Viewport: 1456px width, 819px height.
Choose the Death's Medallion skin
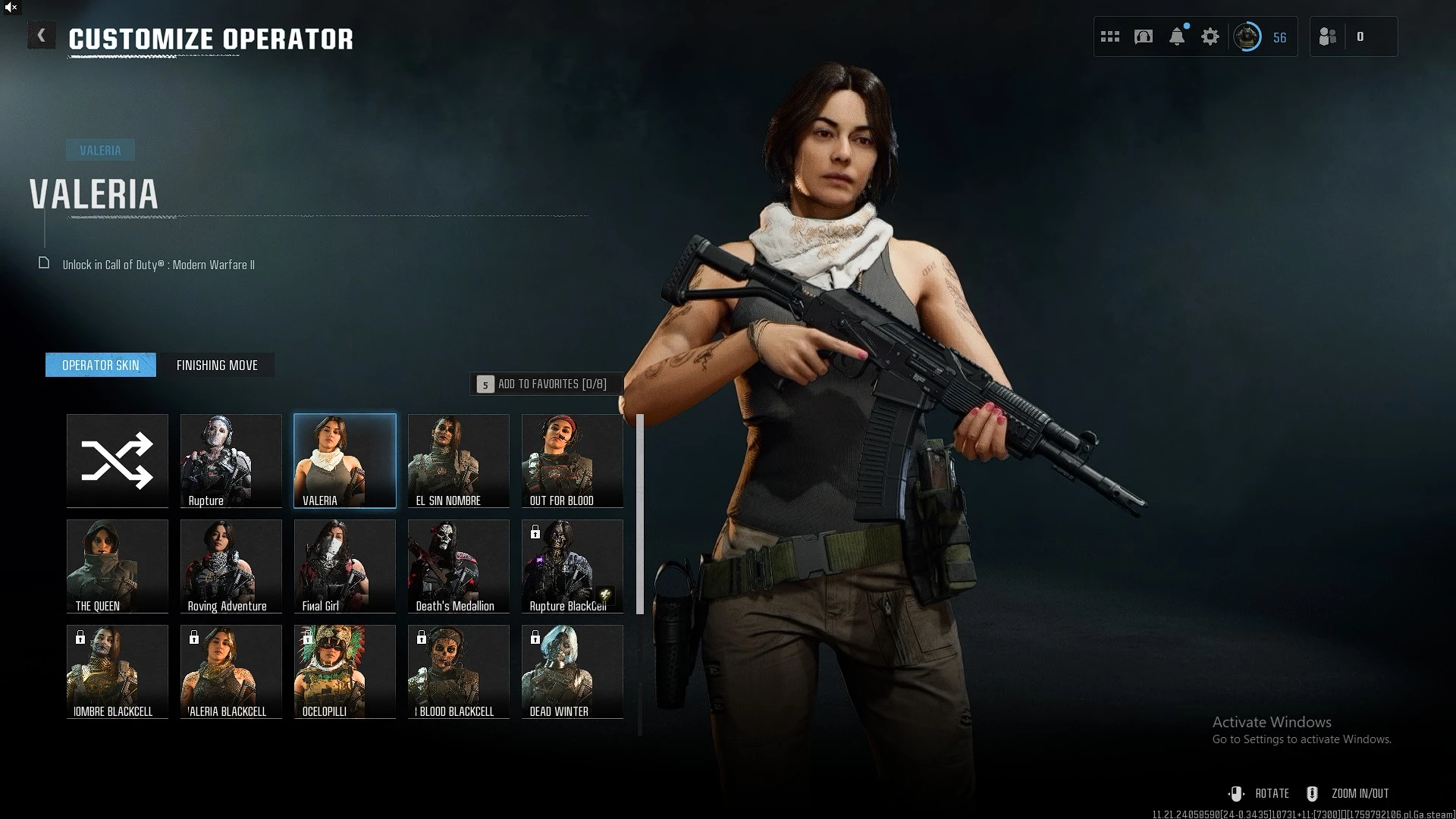[459, 566]
